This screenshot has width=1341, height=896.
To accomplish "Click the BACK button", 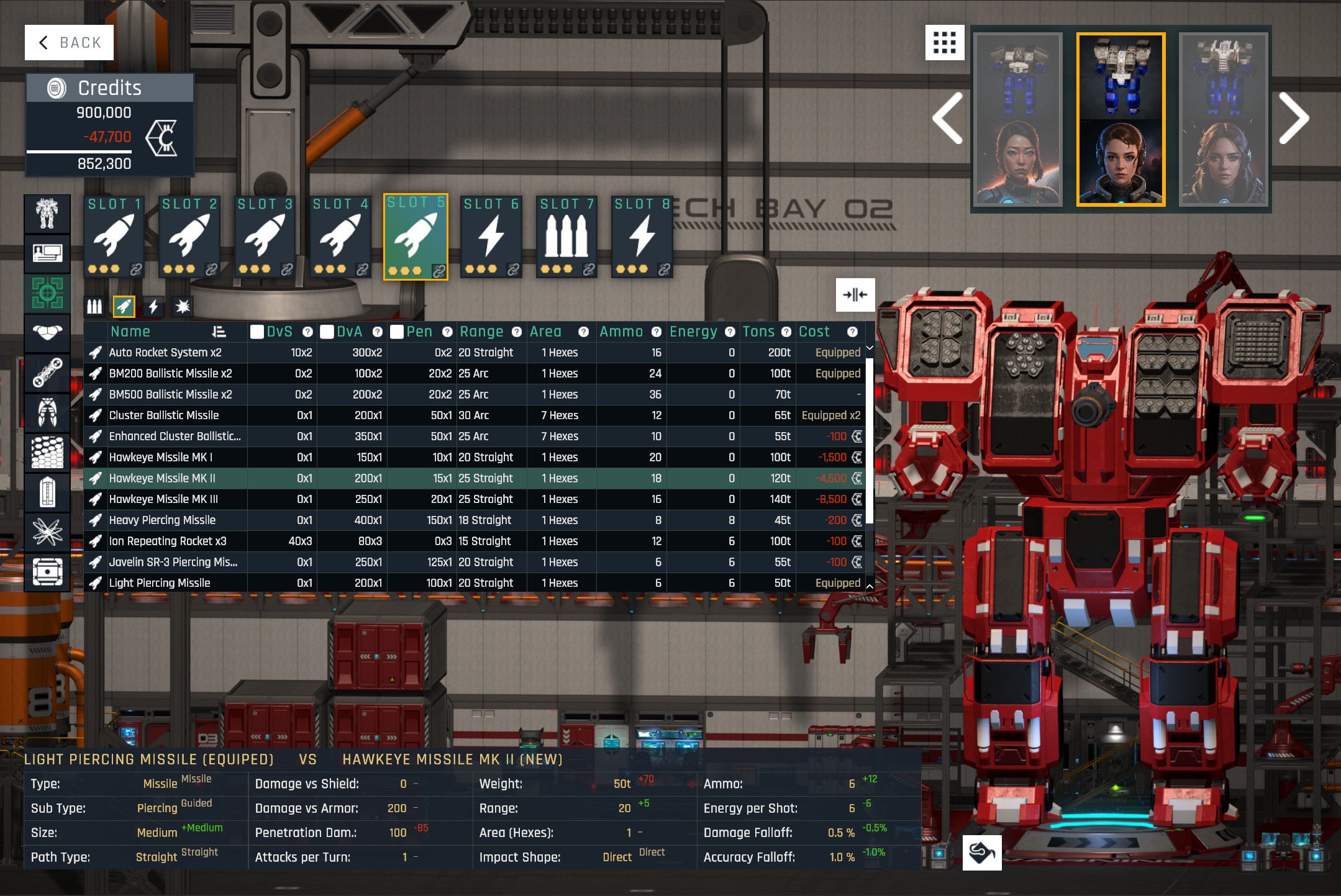I will coord(69,42).
